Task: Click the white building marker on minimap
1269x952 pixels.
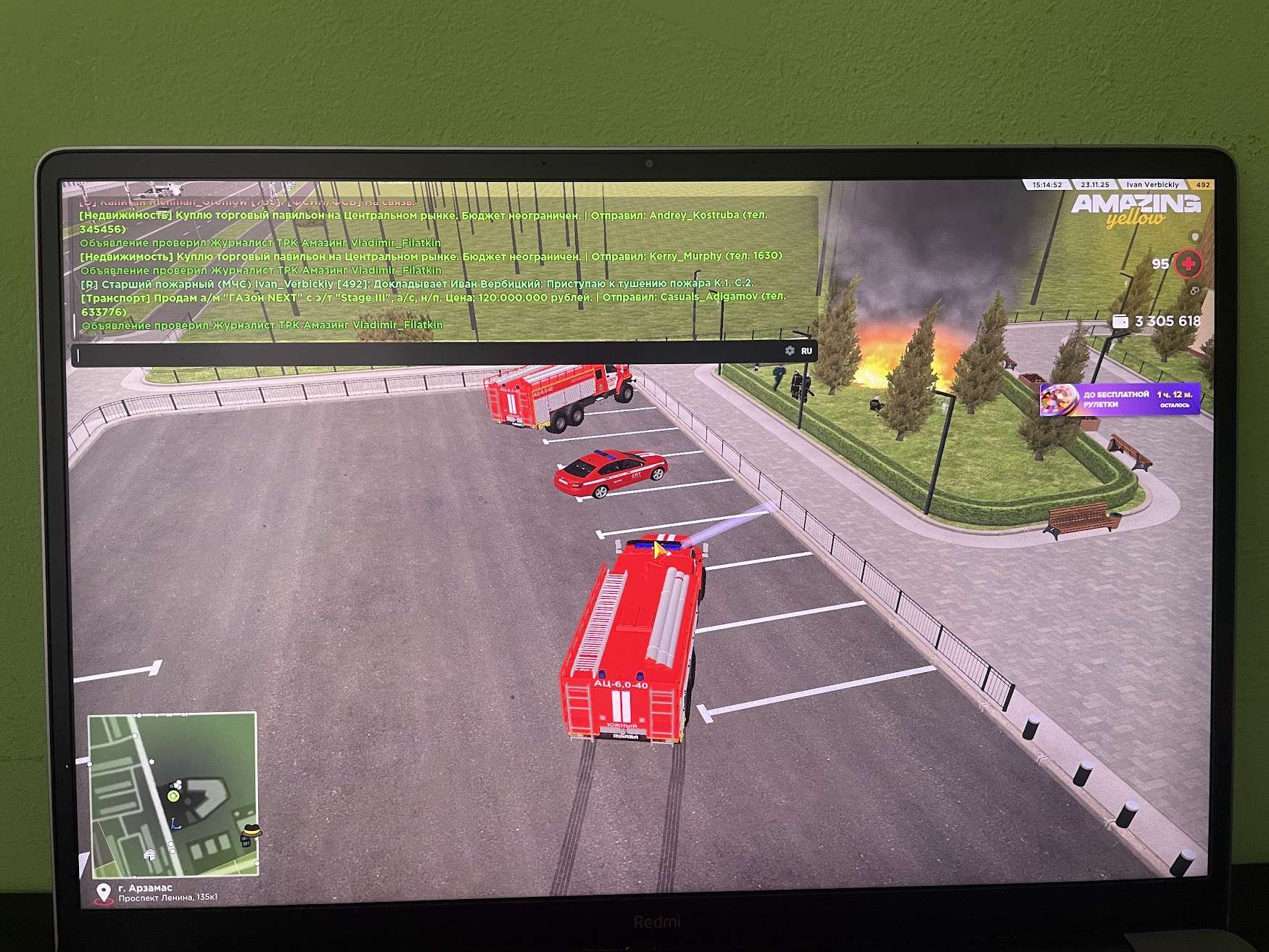Action: (150, 855)
